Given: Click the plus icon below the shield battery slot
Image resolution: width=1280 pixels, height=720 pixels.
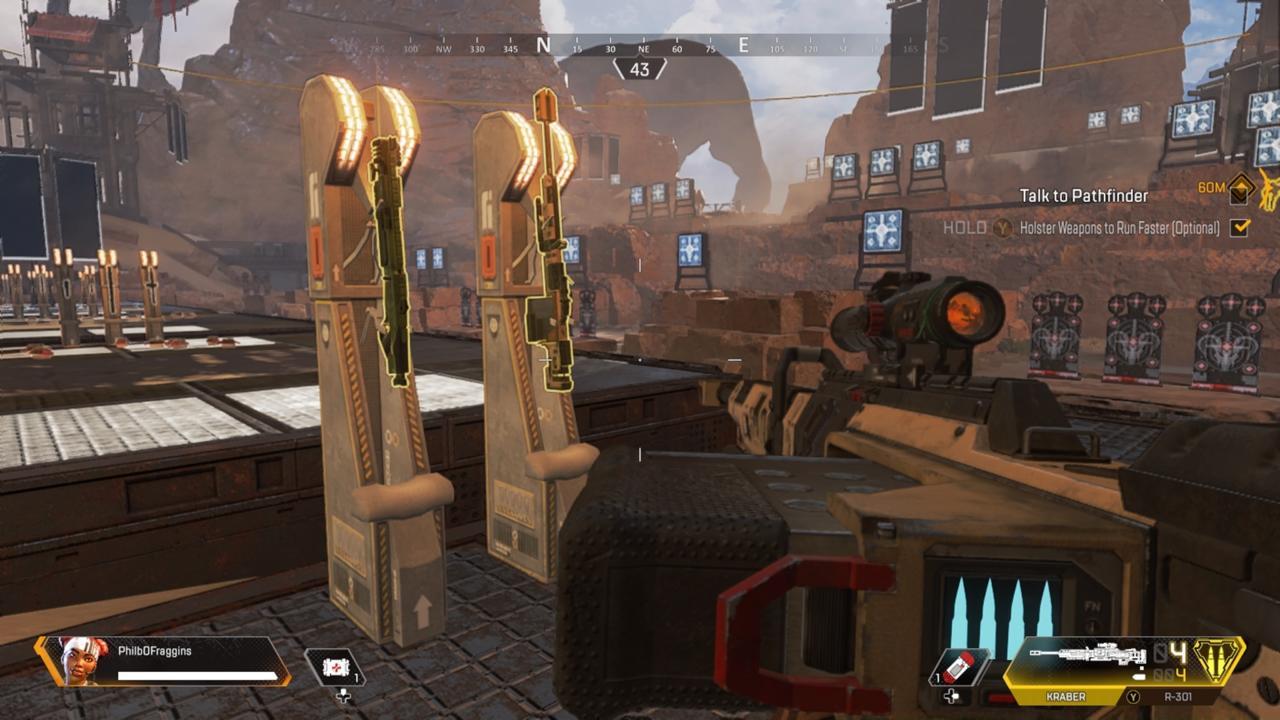Looking at the screenshot, I should [951, 697].
